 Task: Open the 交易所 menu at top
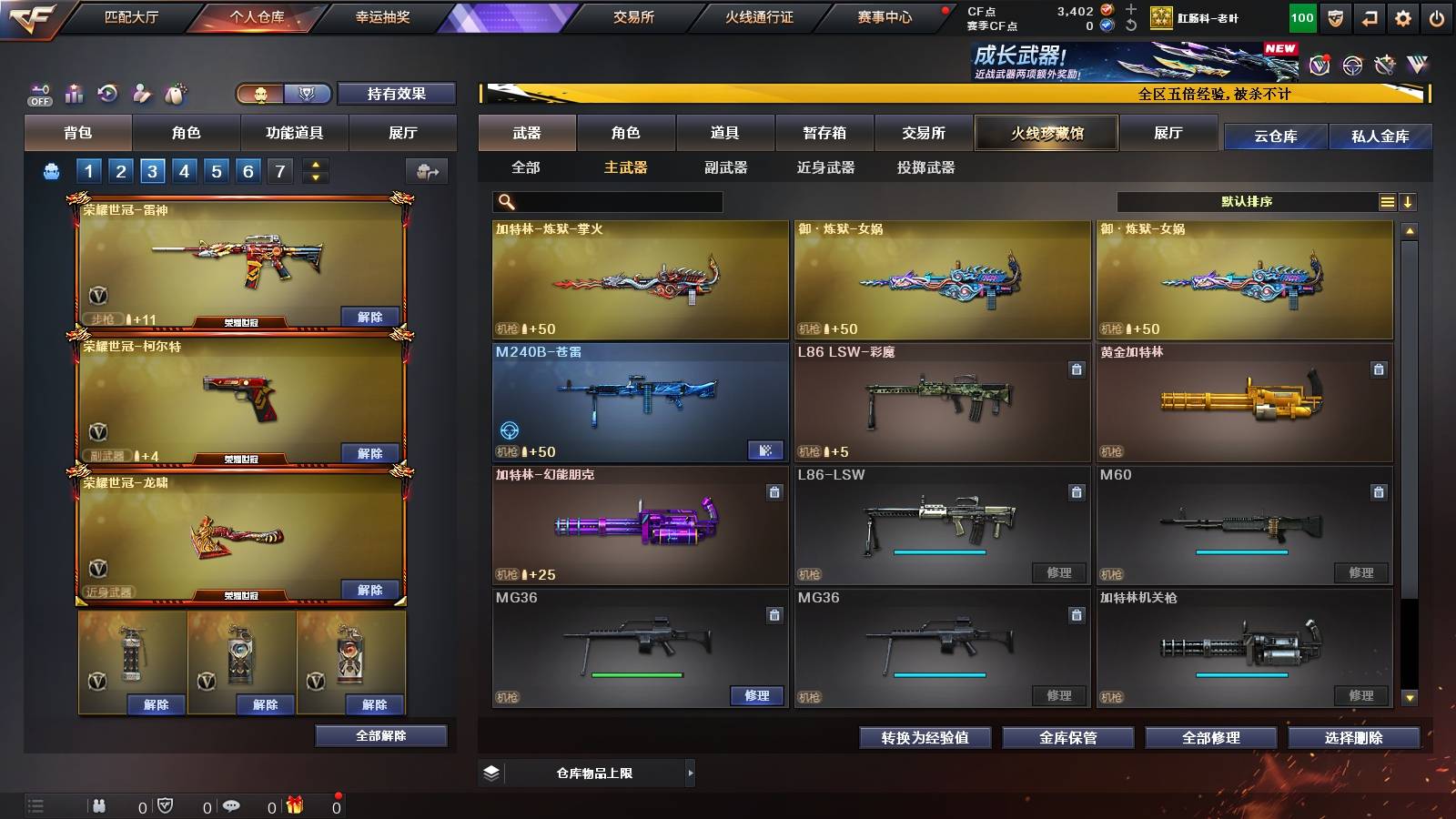click(634, 16)
